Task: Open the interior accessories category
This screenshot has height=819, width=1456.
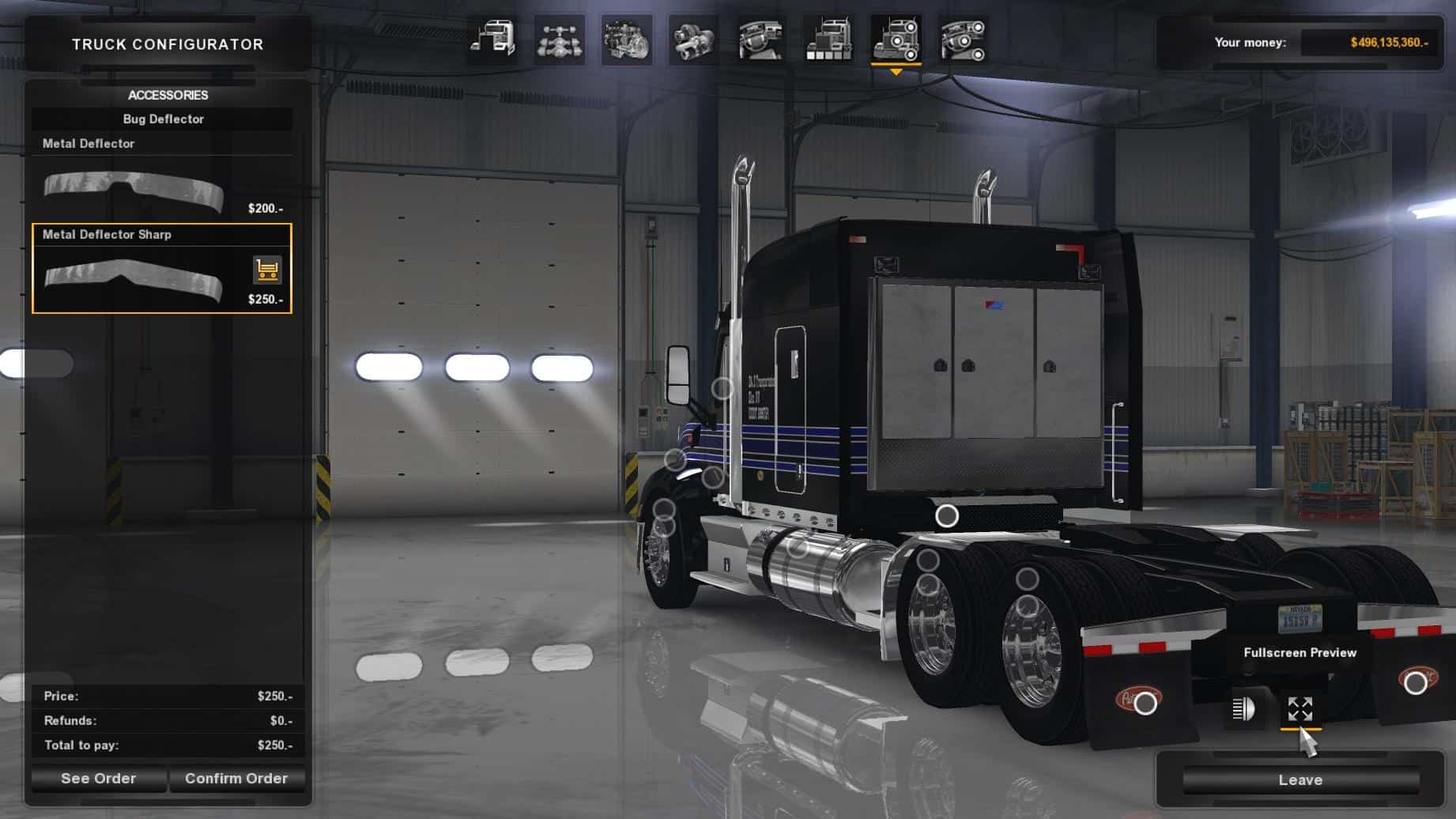Action: pos(963,40)
